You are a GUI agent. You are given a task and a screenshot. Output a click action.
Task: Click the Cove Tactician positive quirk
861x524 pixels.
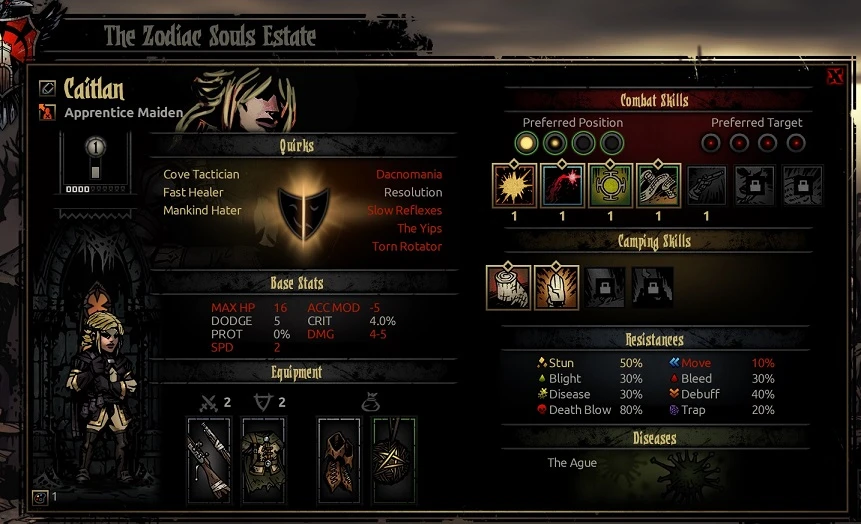(201, 175)
